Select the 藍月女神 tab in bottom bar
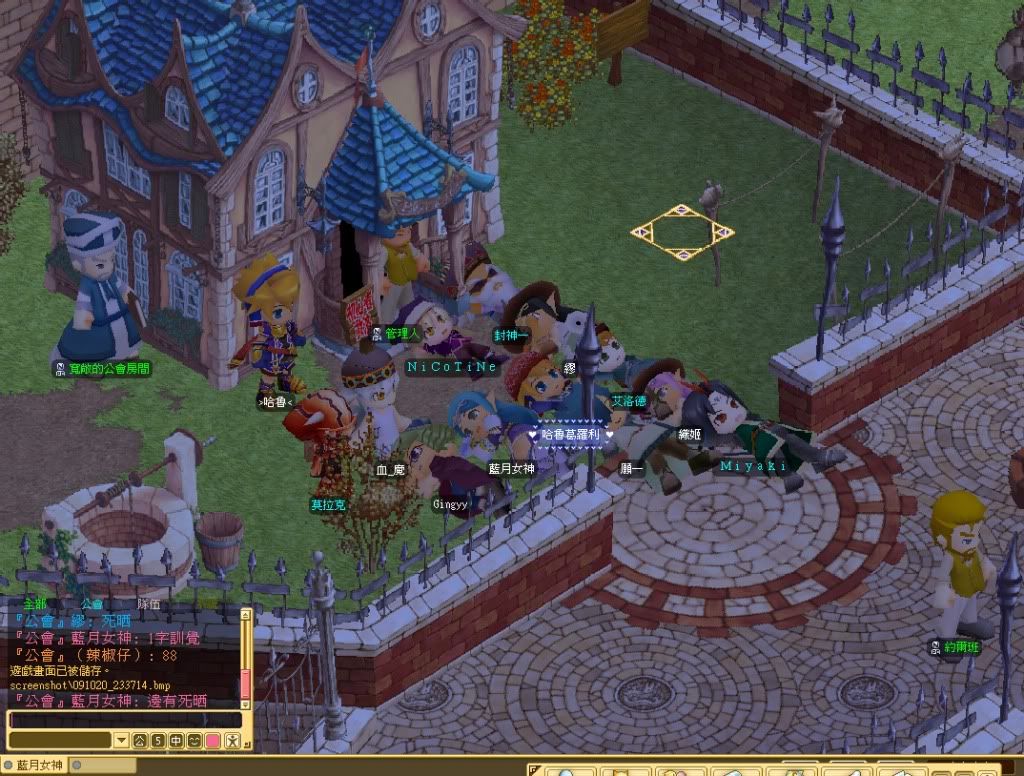Image resolution: width=1024 pixels, height=776 pixels. click(38, 766)
